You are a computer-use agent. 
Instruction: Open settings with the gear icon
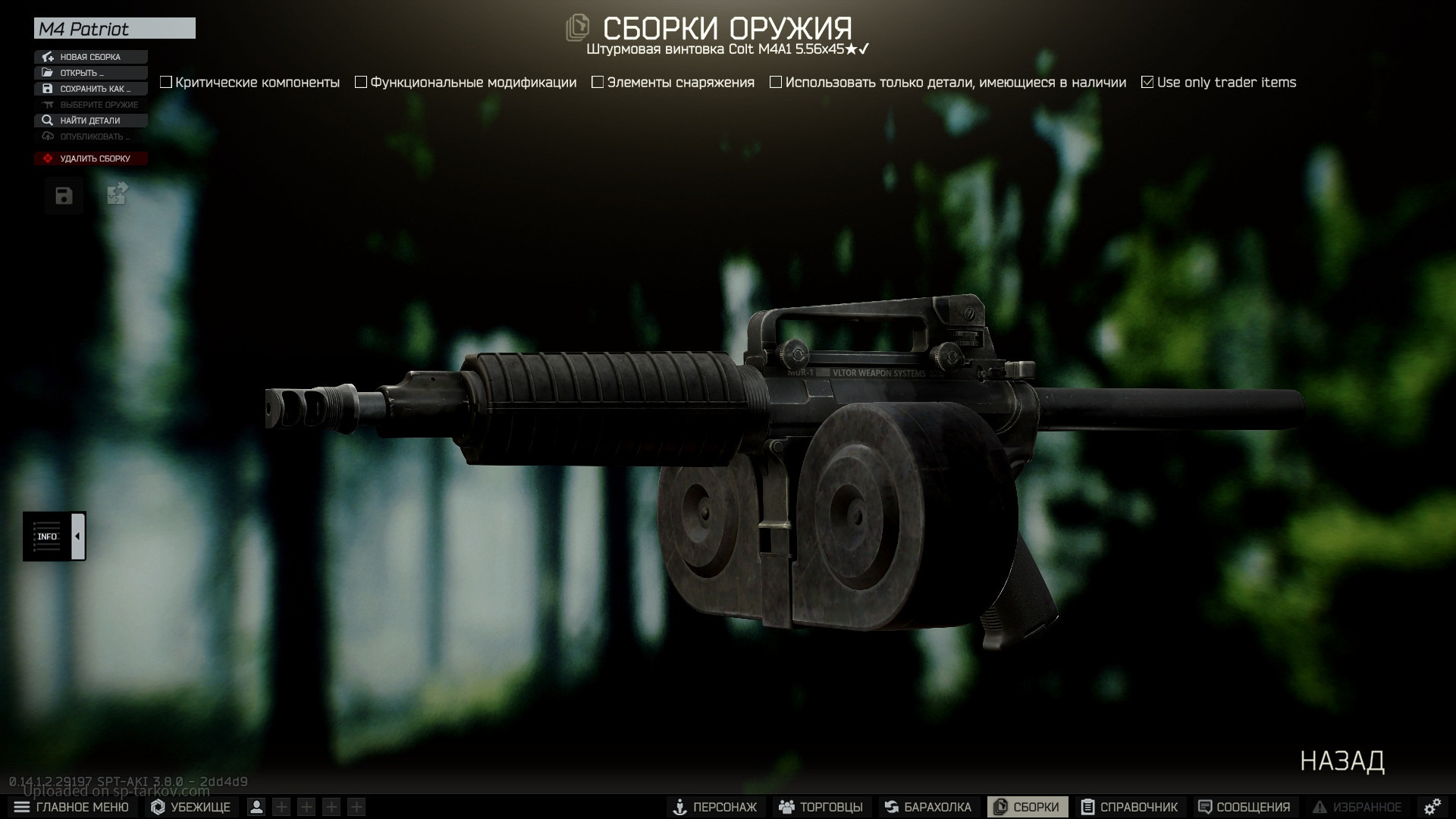click(x=1432, y=807)
